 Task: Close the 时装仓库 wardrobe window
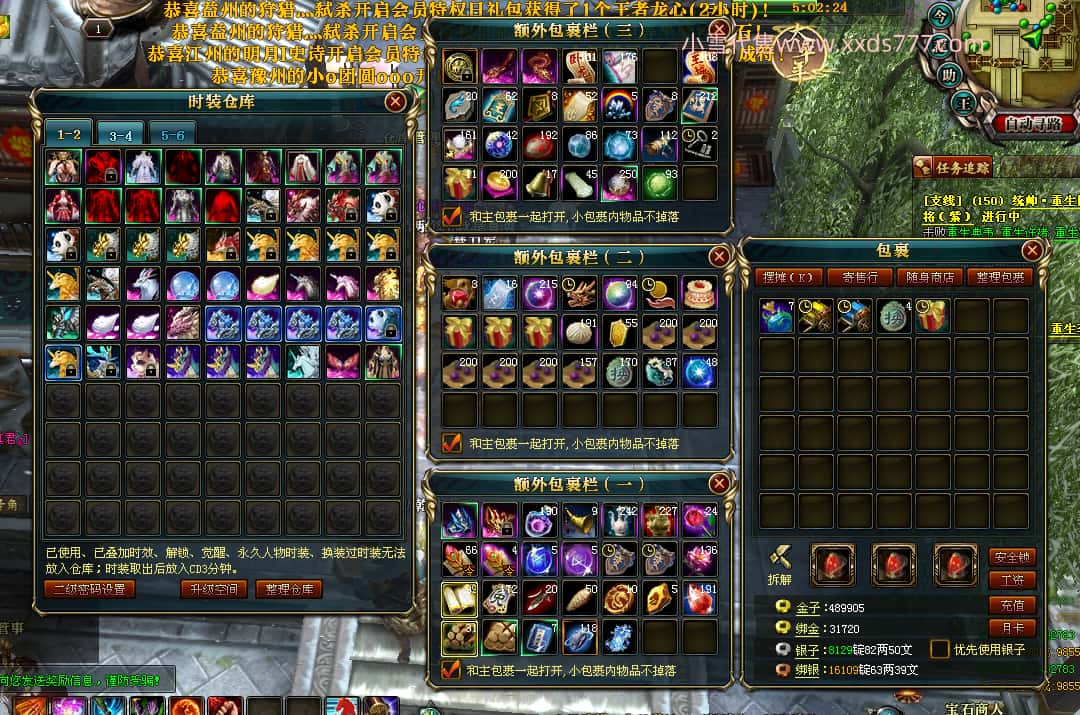coord(396,101)
